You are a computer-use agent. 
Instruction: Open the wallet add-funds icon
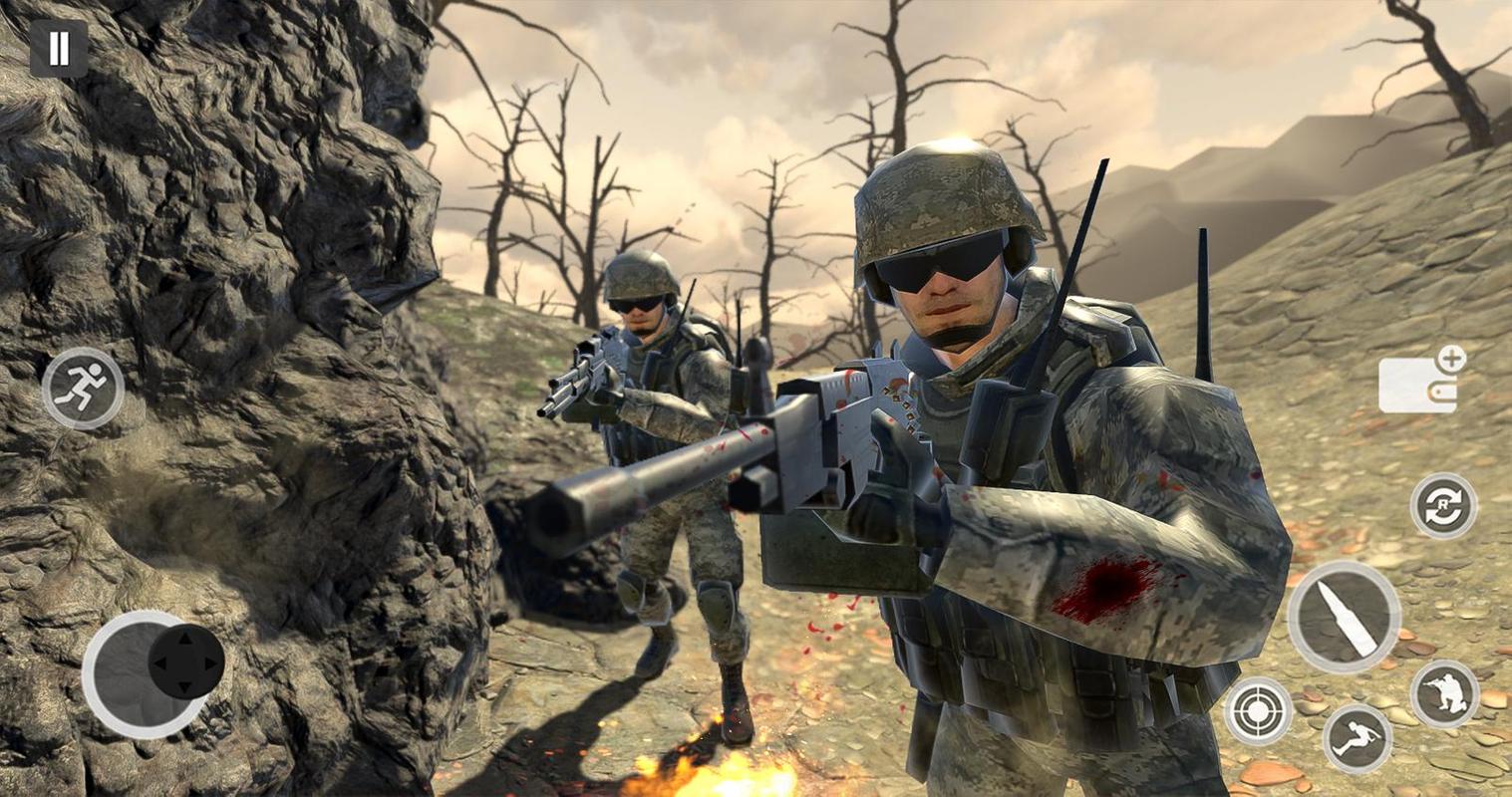(1419, 383)
